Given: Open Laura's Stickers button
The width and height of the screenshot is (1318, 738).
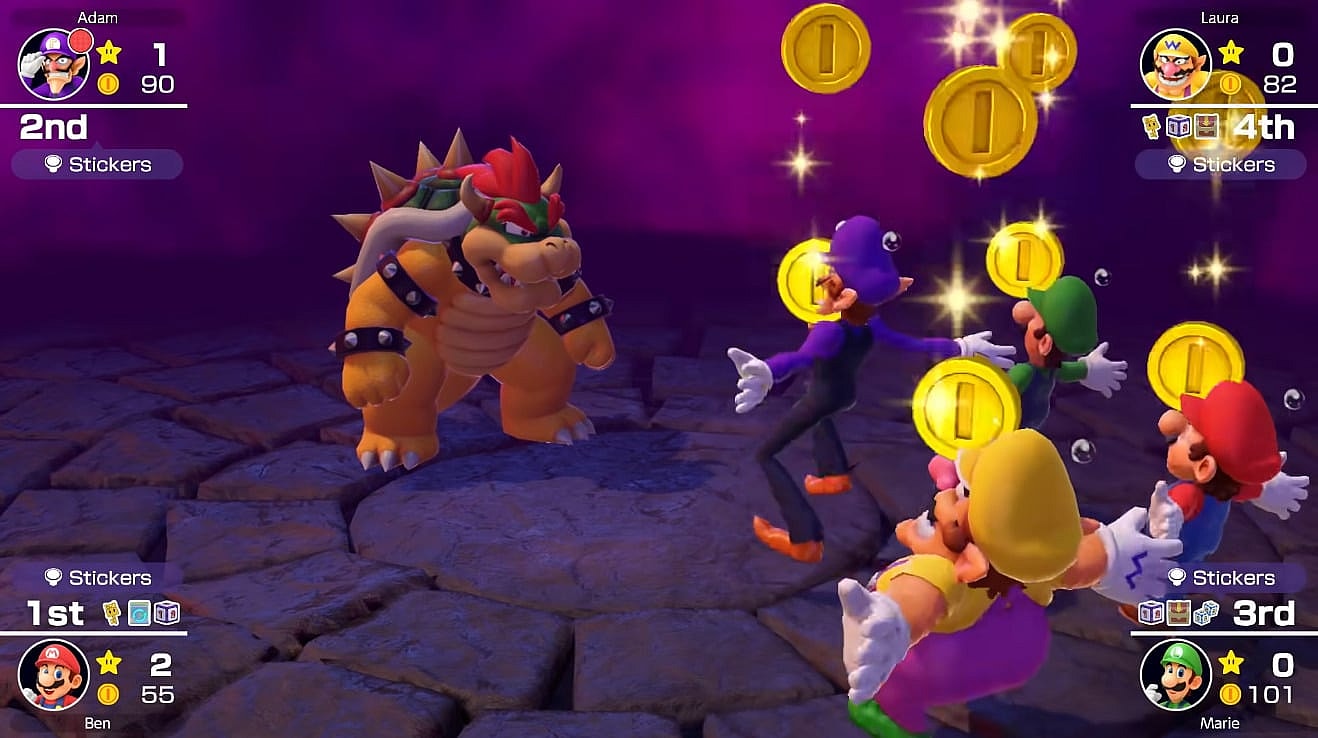Looking at the screenshot, I should coord(1220,164).
